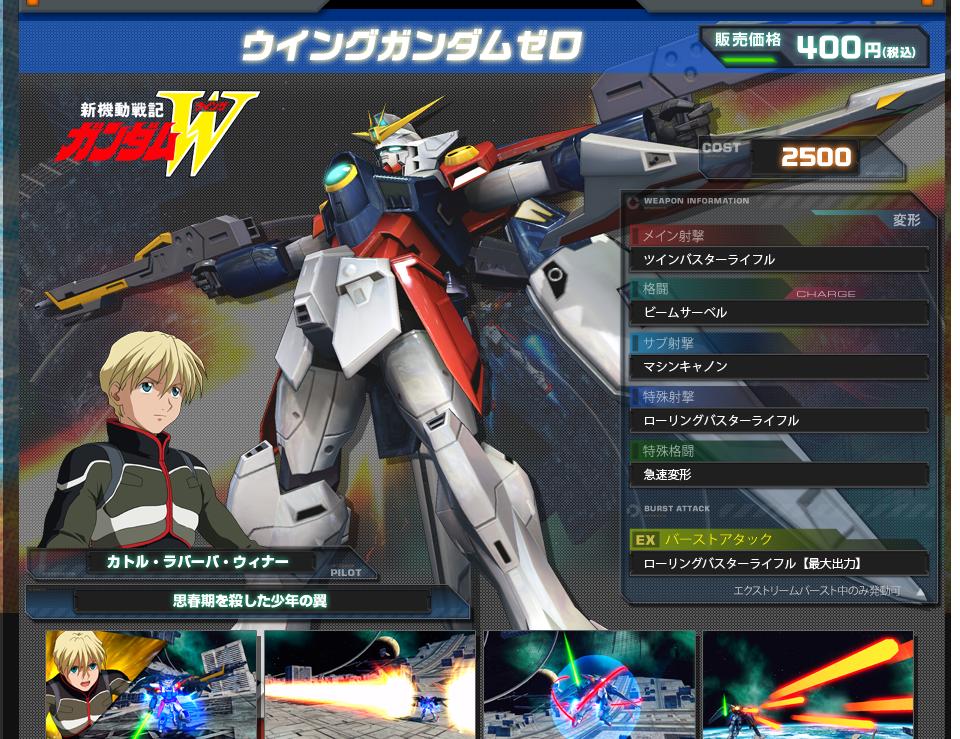Open the thumbnail showing the blond pilot's face
Image resolution: width=960 pixels, height=739 pixels.
tap(151, 686)
